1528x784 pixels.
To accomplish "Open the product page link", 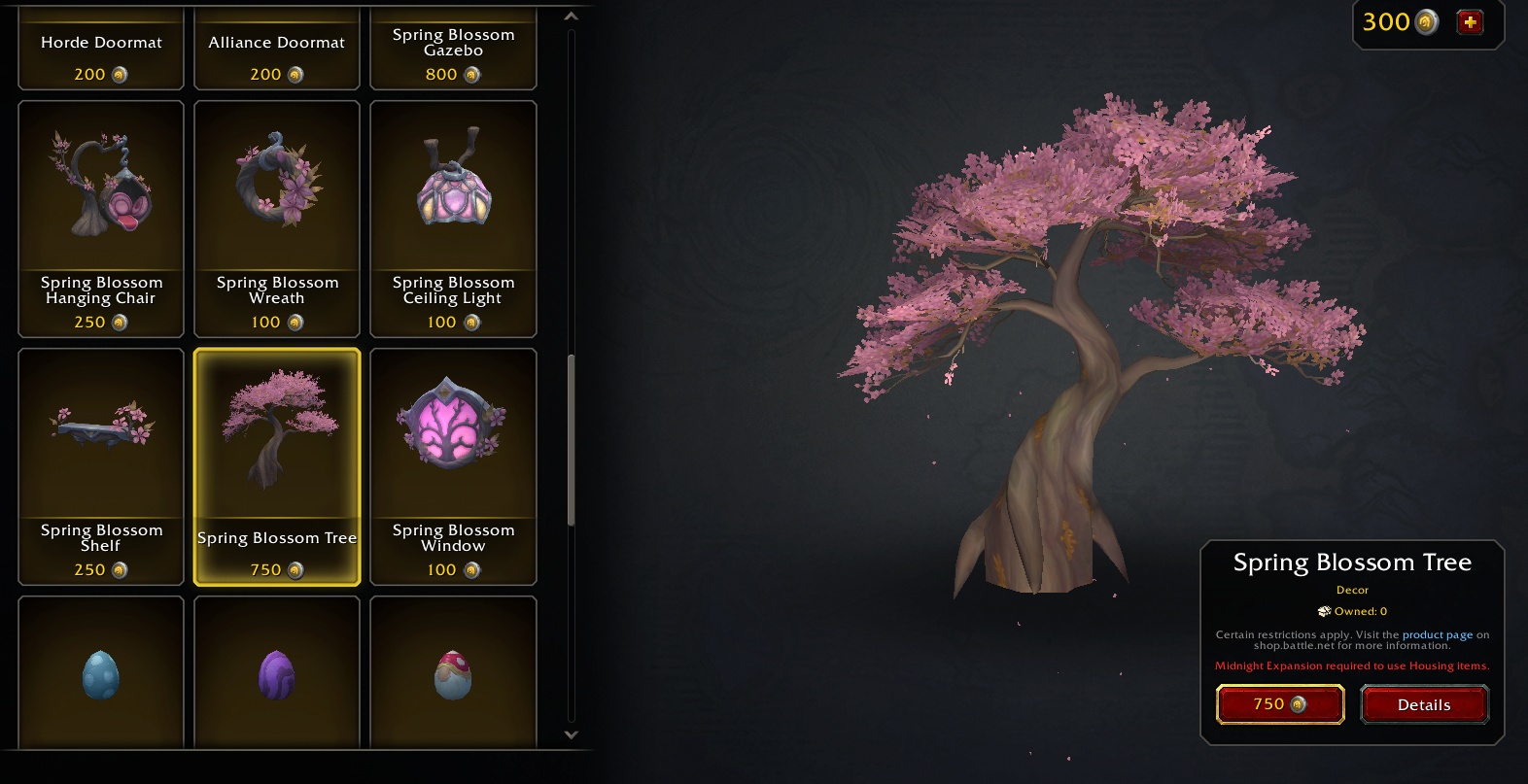I will (1437, 634).
